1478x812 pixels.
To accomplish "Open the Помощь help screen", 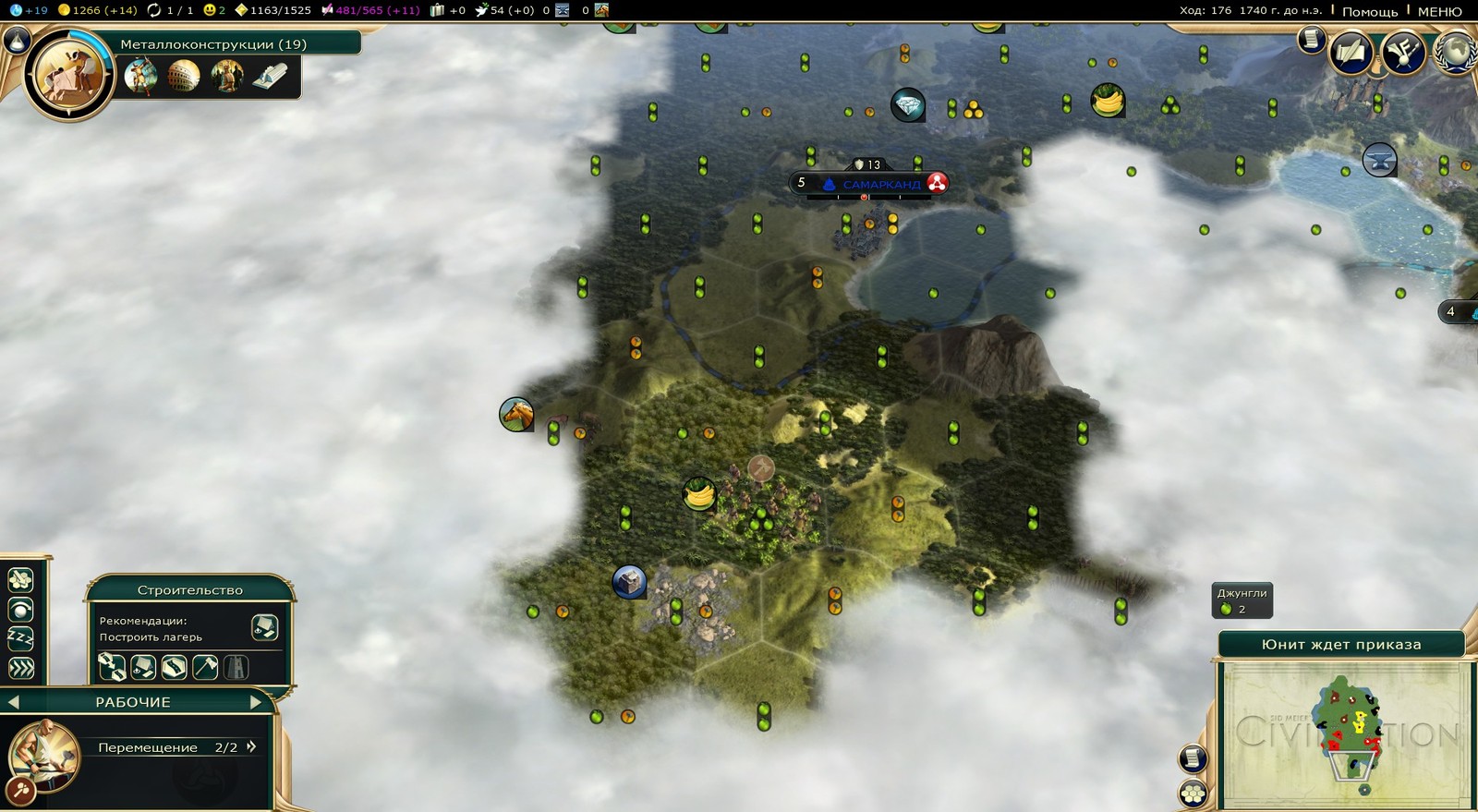I will tap(1369, 11).
